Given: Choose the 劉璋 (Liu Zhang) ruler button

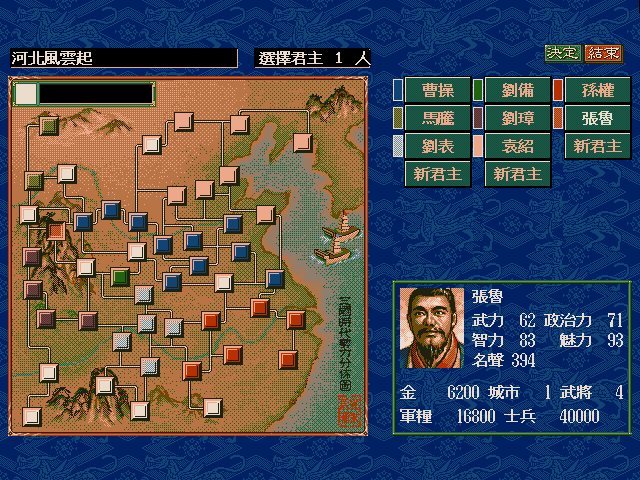Looking at the screenshot, I should pyautogui.click(x=518, y=118).
